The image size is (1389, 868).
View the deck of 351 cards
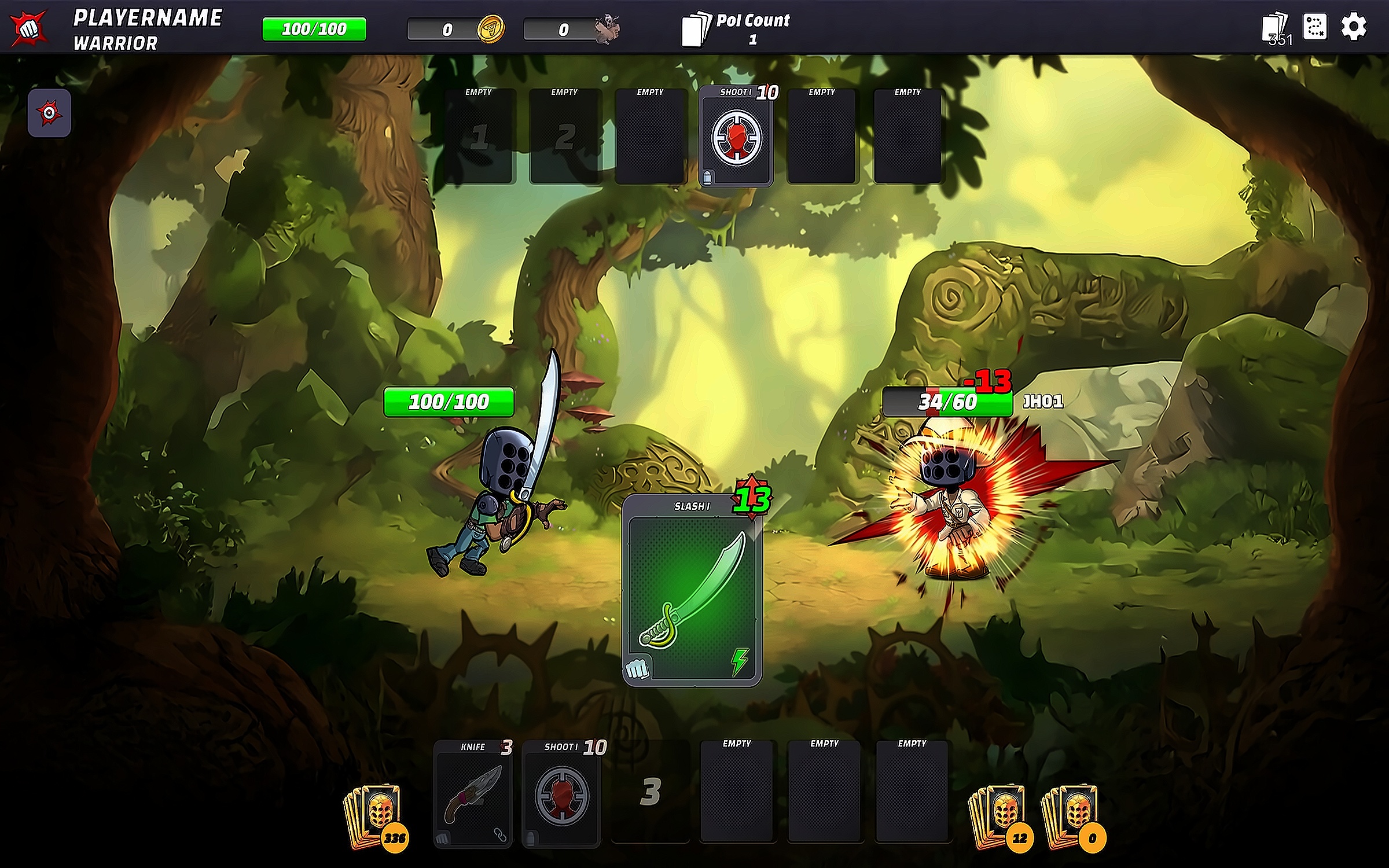click(x=1276, y=28)
